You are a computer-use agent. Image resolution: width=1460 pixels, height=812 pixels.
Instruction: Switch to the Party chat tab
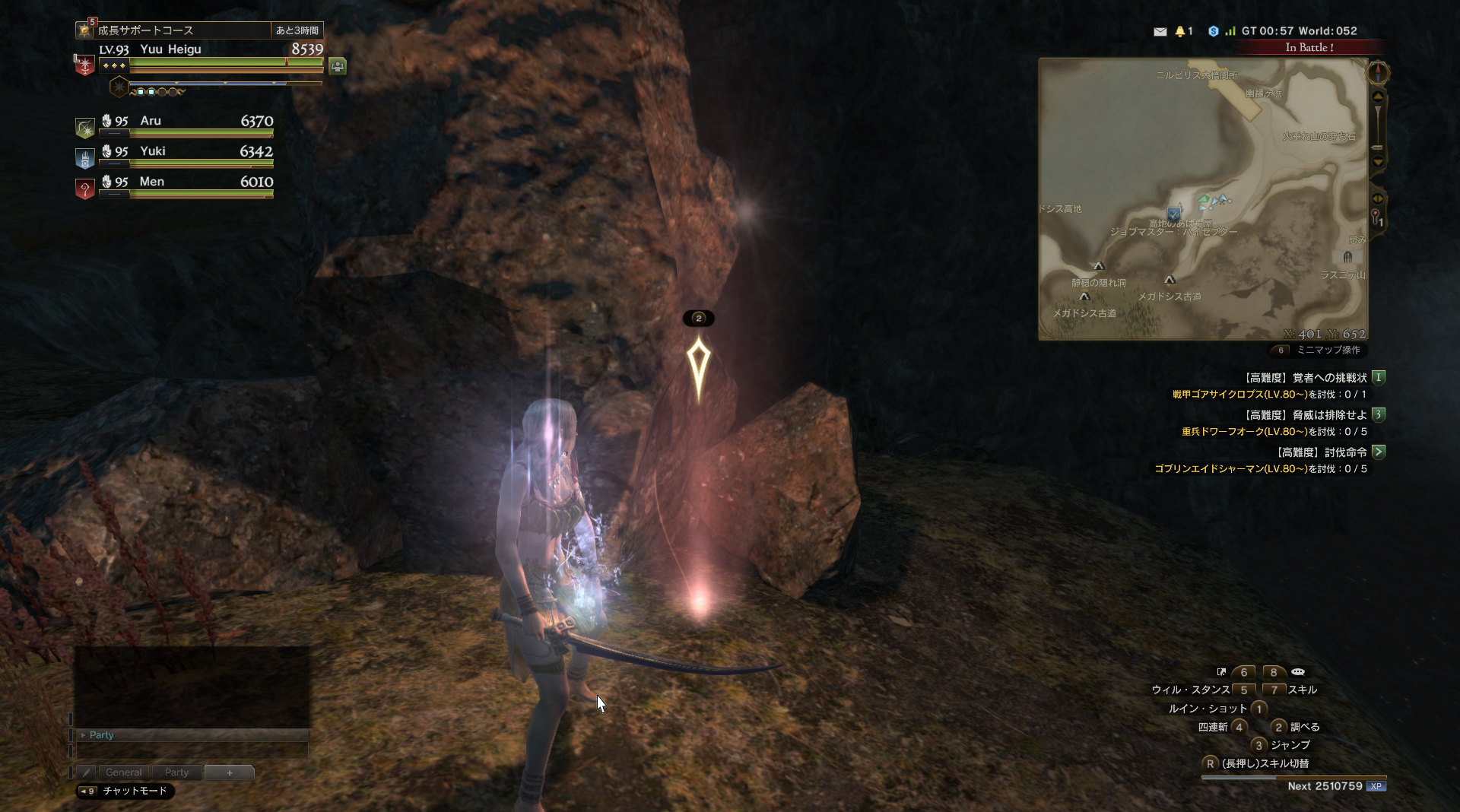176,772
